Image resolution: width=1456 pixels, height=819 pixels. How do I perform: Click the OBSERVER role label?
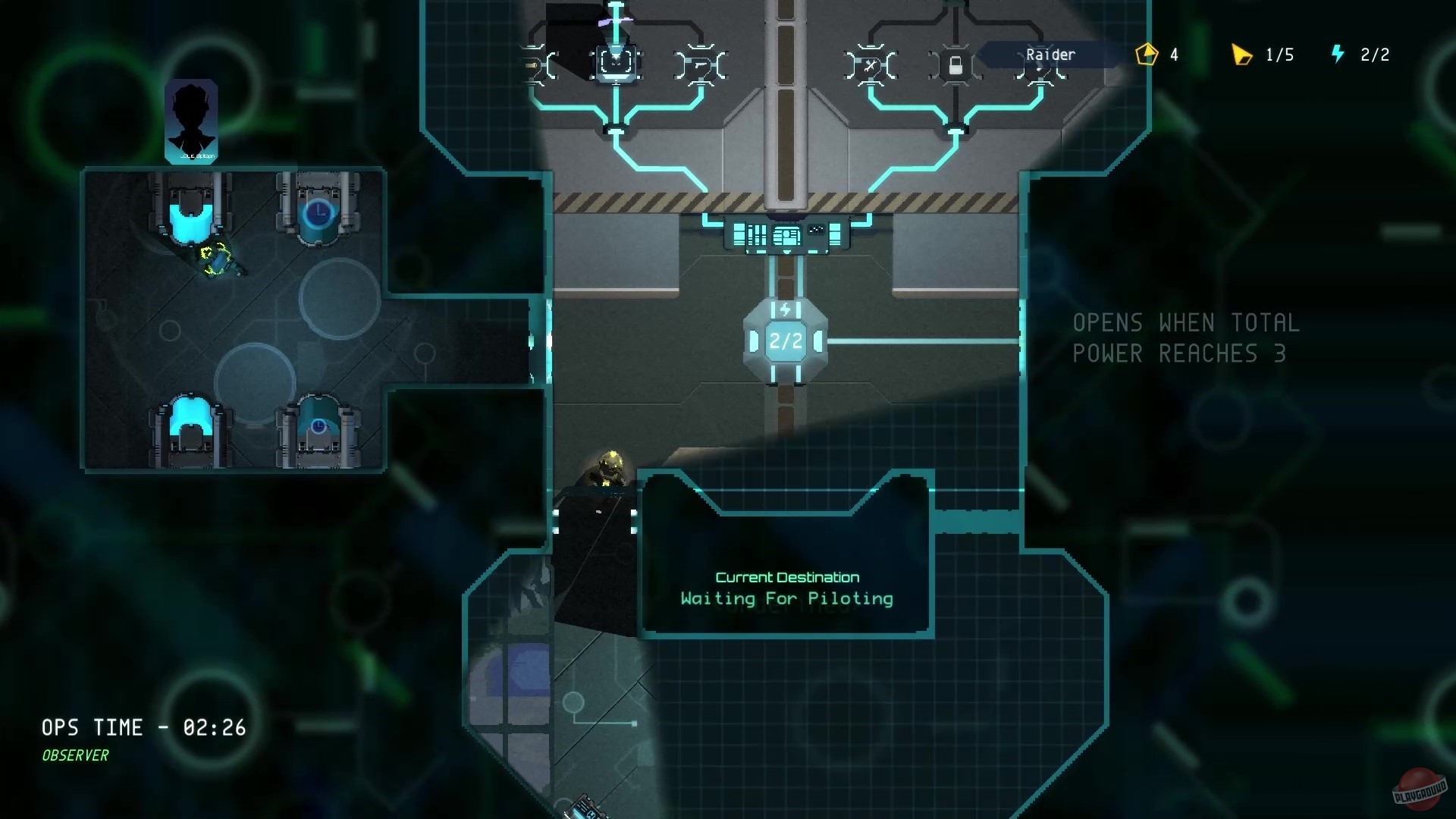click(x=75, y=755)
